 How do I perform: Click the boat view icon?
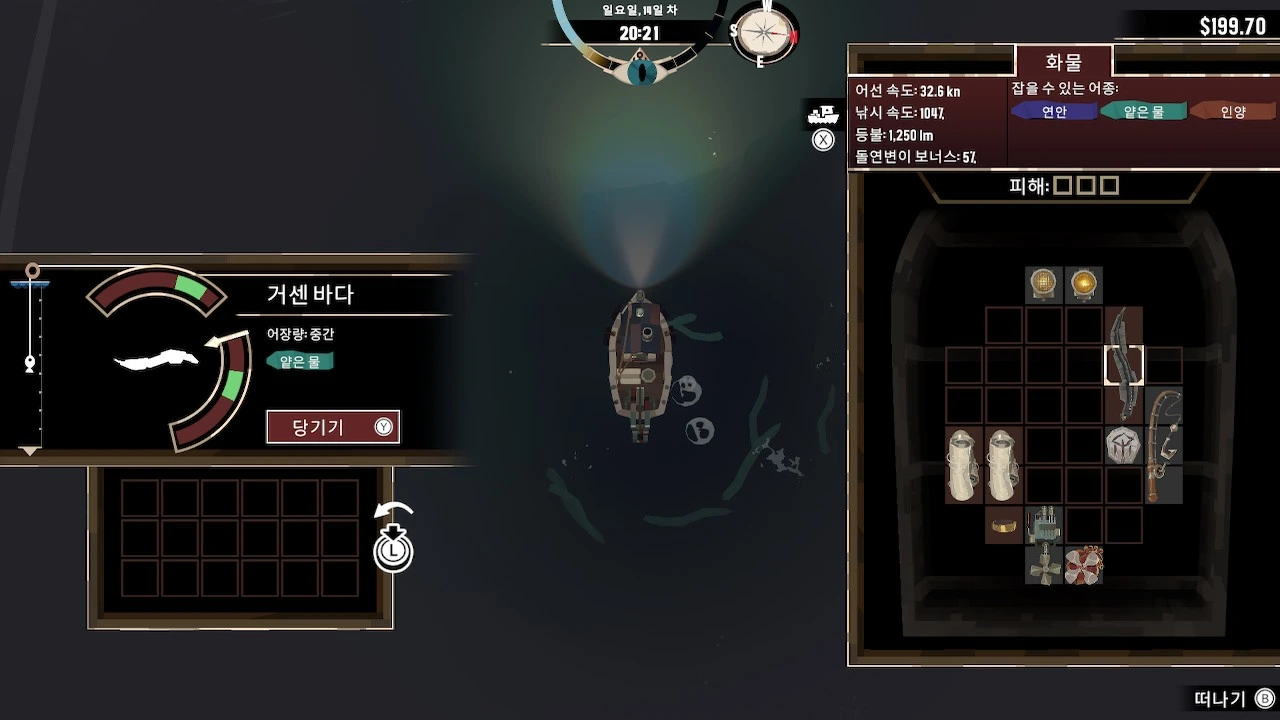point(822,115)
